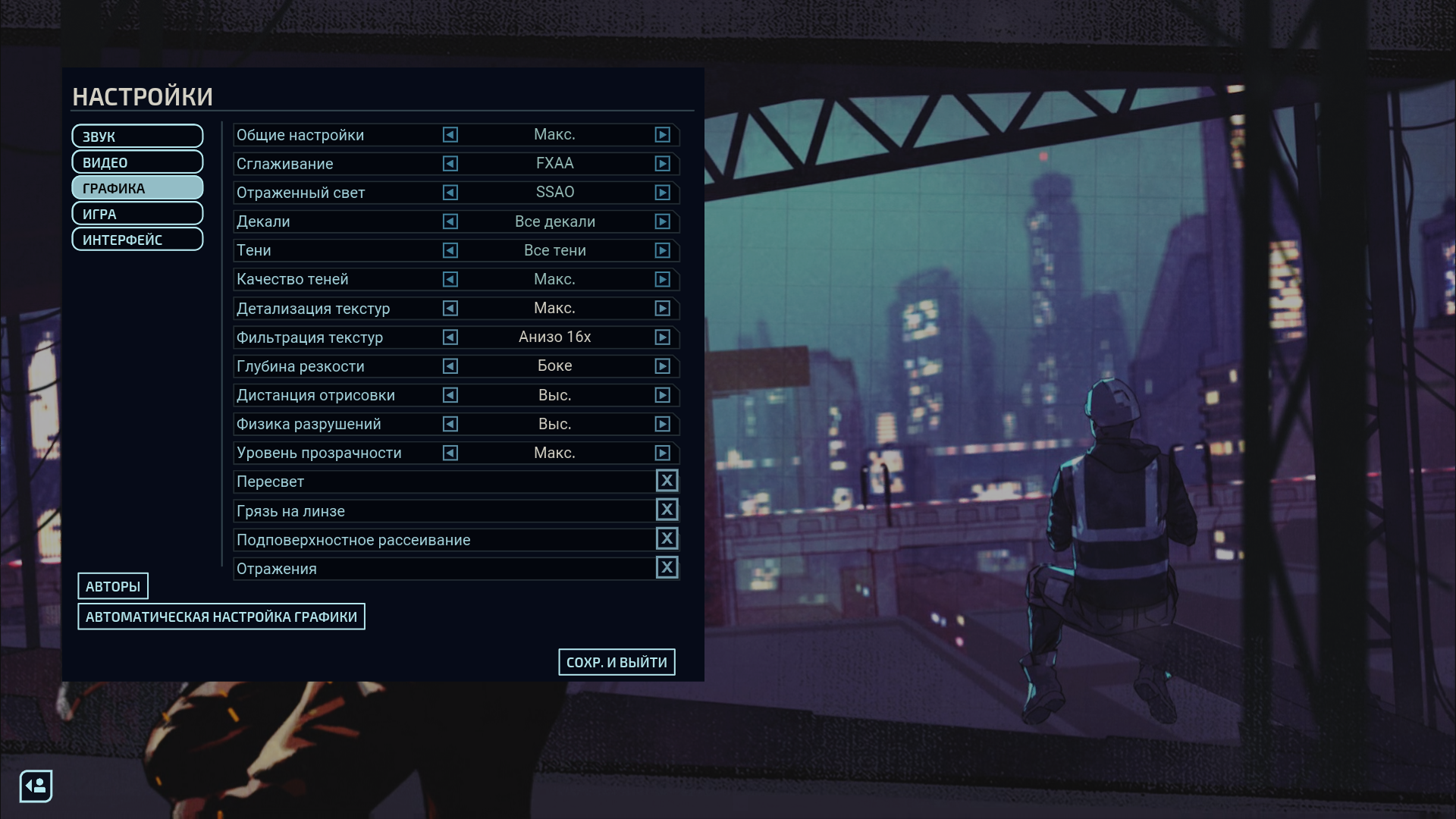Screen dimensions: 1456x819
Task: Decrease Качество теней with left arrow
Action: 450,279
